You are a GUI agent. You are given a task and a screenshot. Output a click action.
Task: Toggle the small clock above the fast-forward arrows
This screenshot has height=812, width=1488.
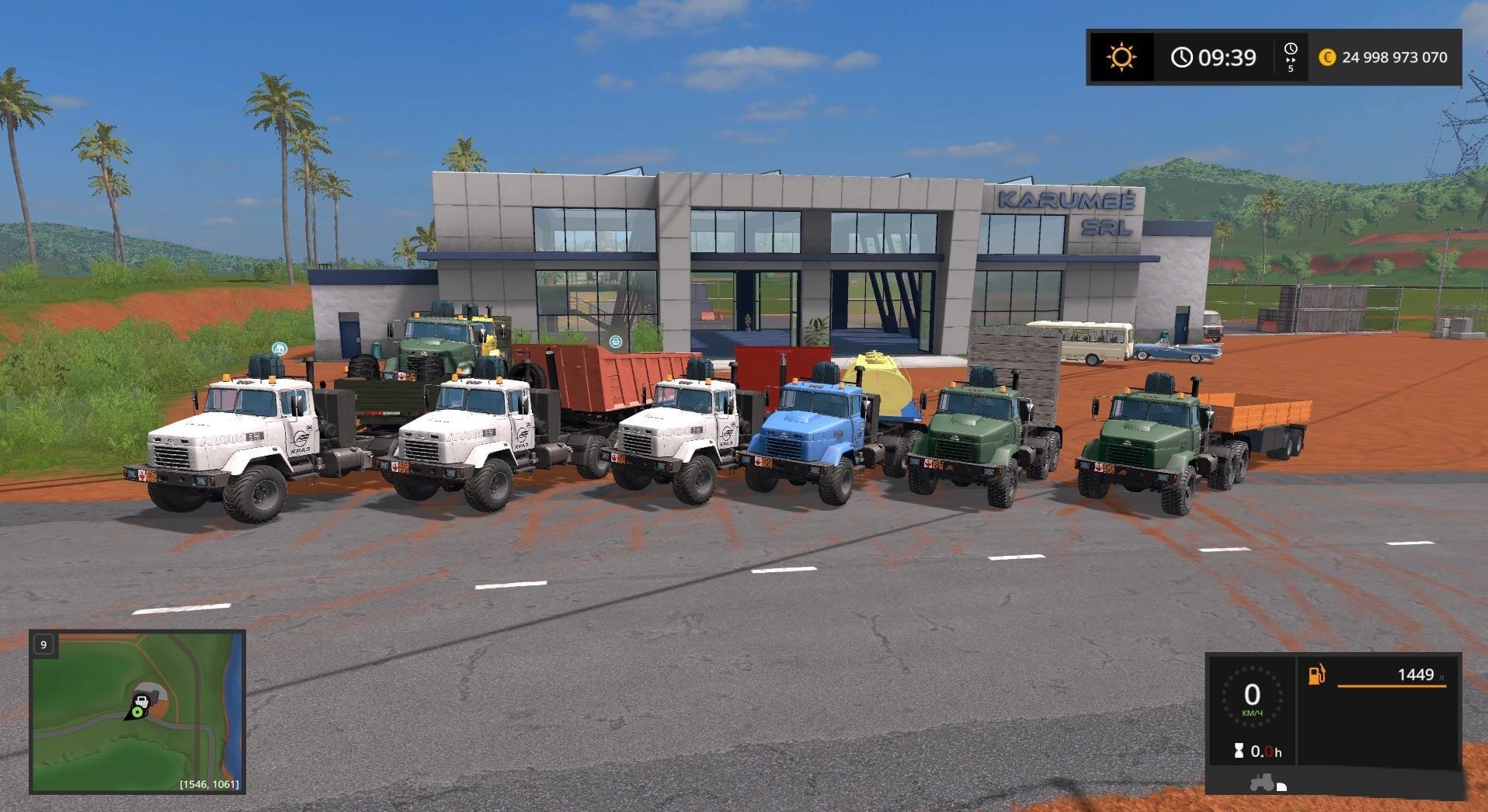click(x=1290, y=47)
